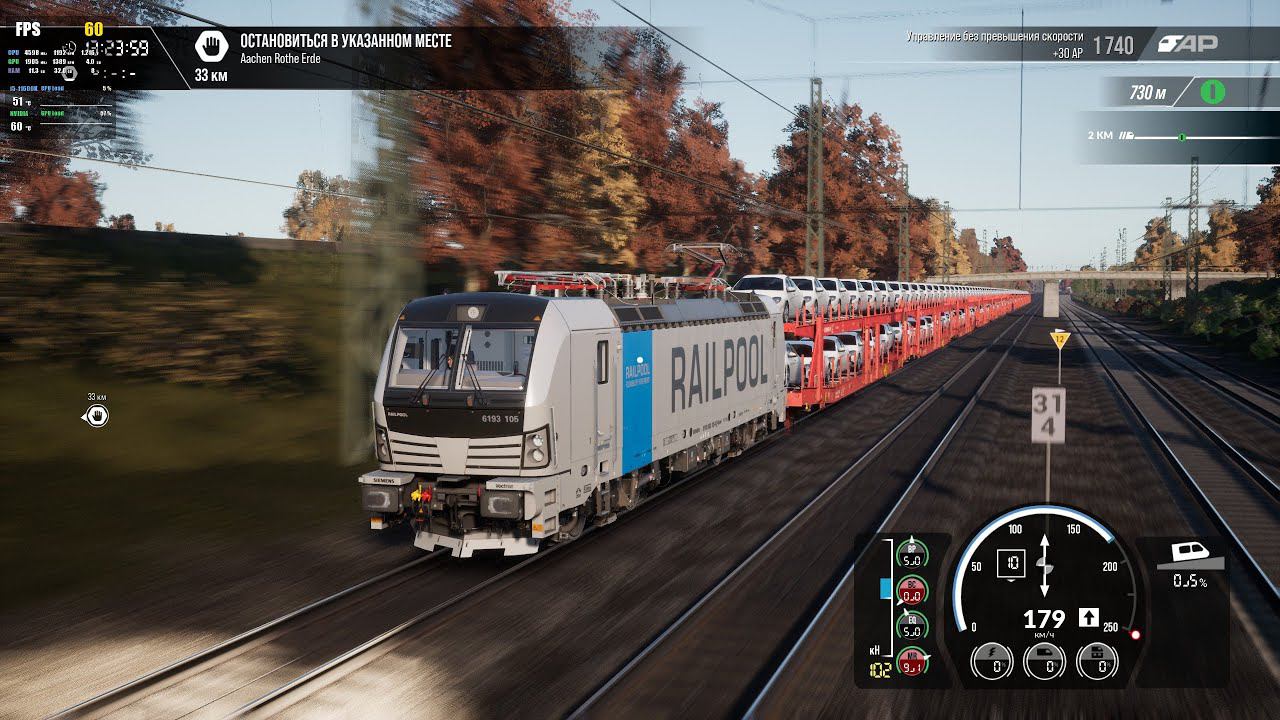Select the 33 km hand waypoint marker

[96, 416]
